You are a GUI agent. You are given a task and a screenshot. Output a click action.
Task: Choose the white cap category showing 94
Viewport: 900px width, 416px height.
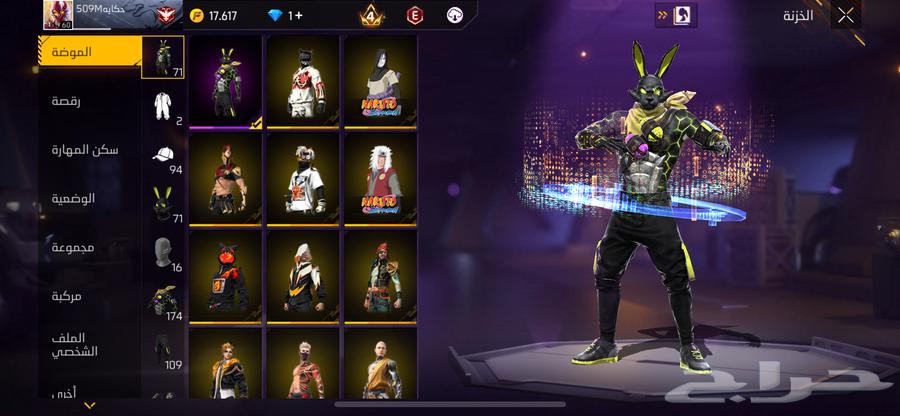pos(164,157)
